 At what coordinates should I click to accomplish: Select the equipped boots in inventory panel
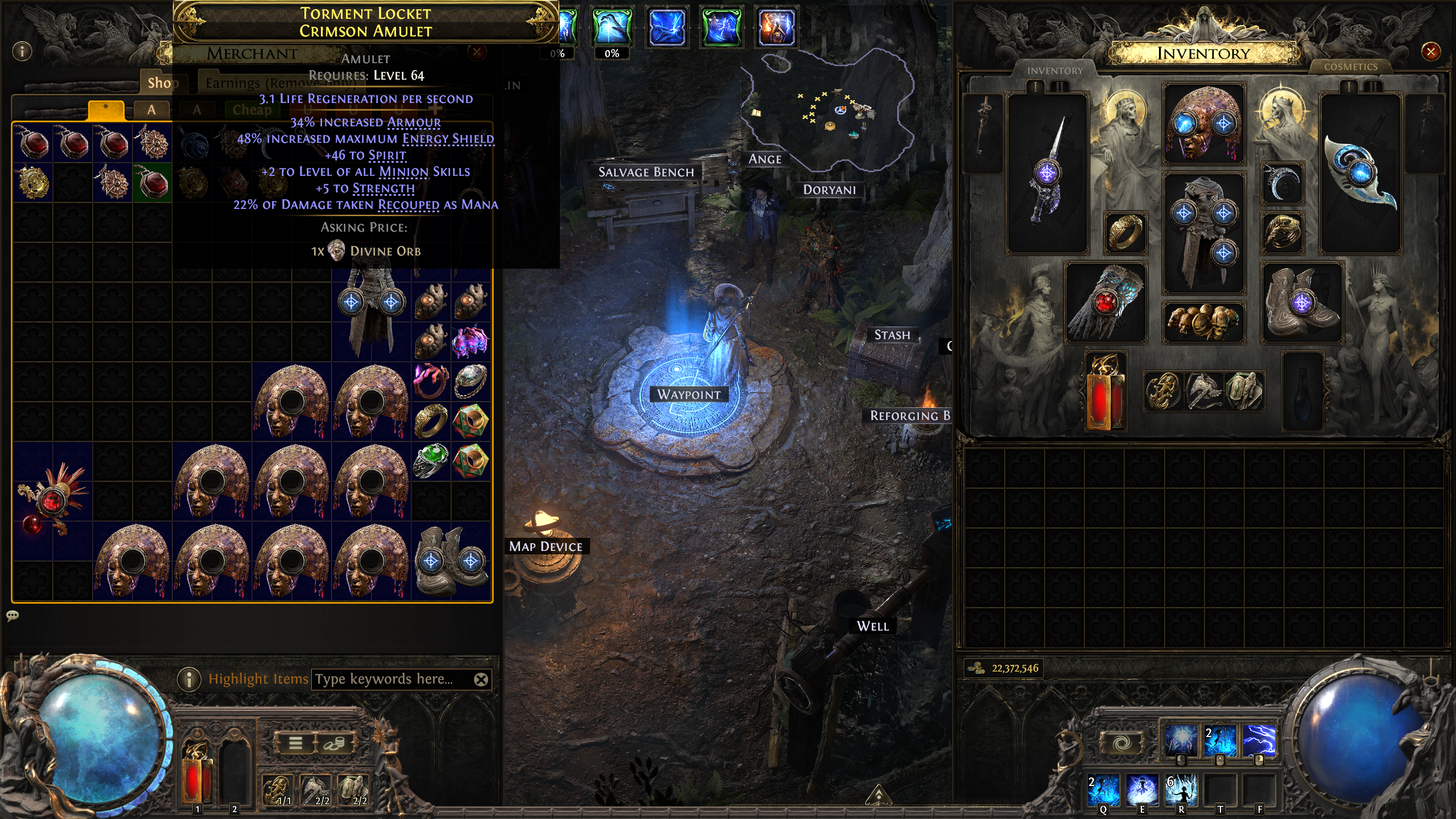1302,303
